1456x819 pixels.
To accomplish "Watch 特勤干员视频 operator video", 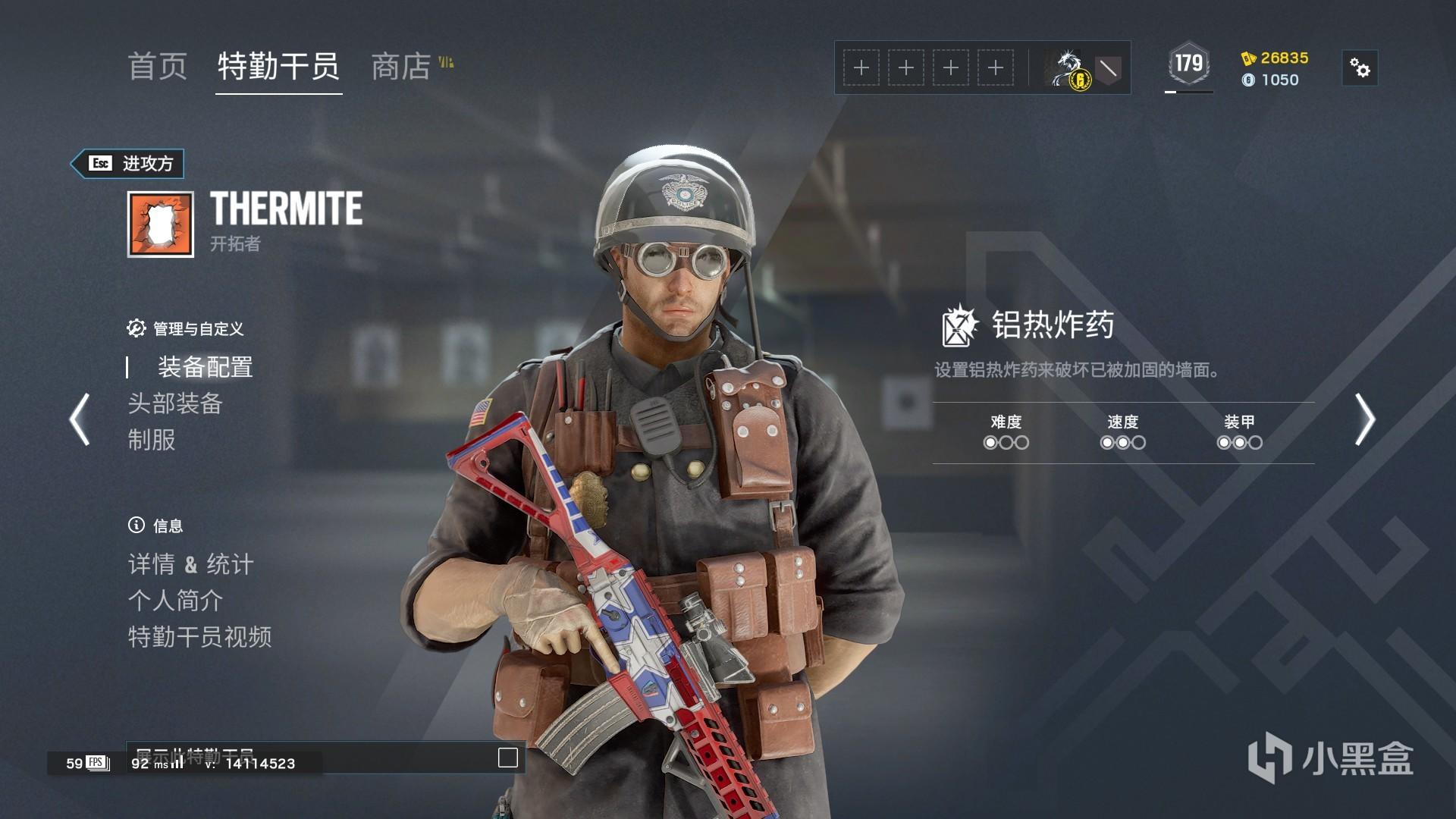I will (199, 637).
